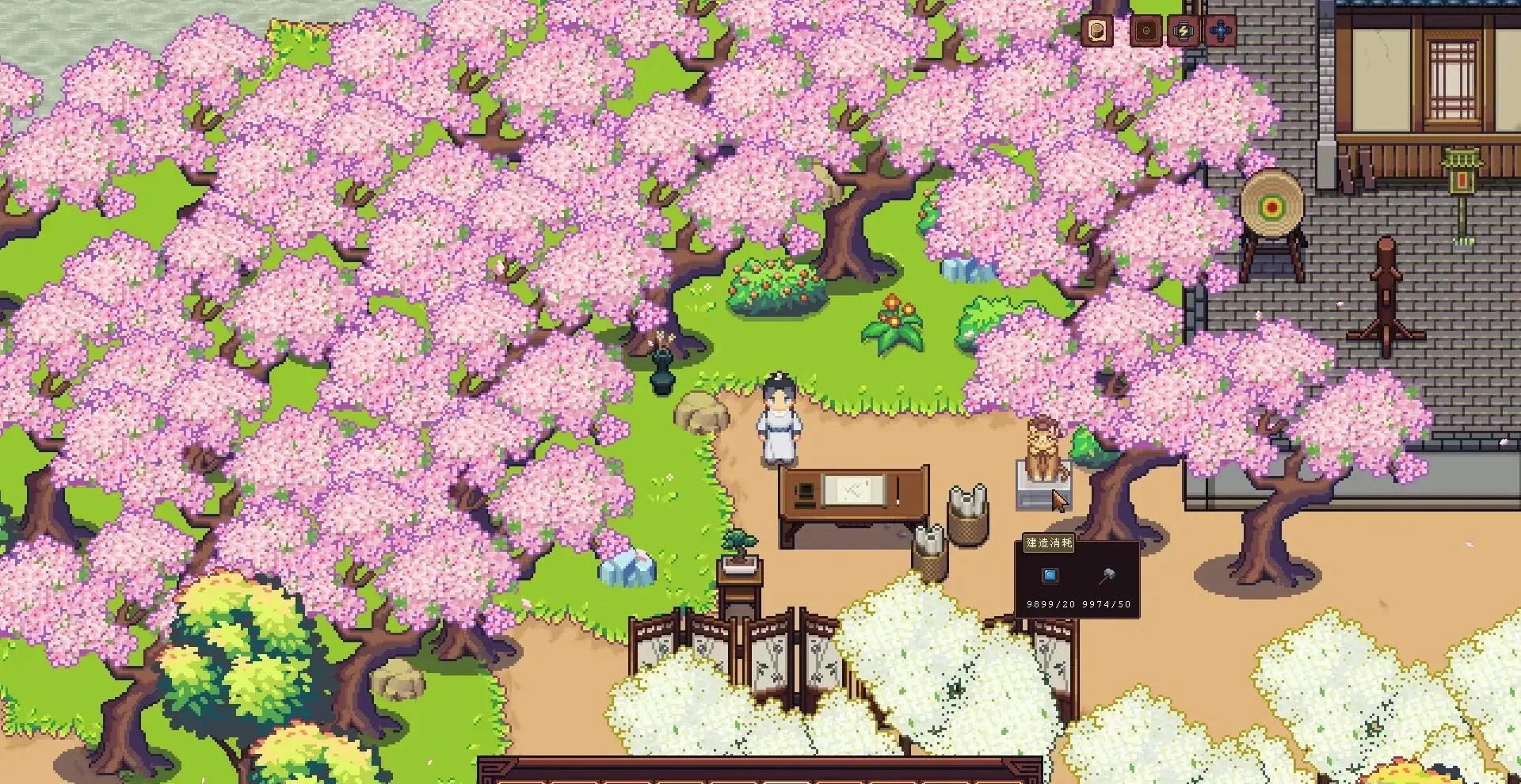
Task: Open the wood log scroll icon
Action: pyautogui.click(x=1098, y=32)
